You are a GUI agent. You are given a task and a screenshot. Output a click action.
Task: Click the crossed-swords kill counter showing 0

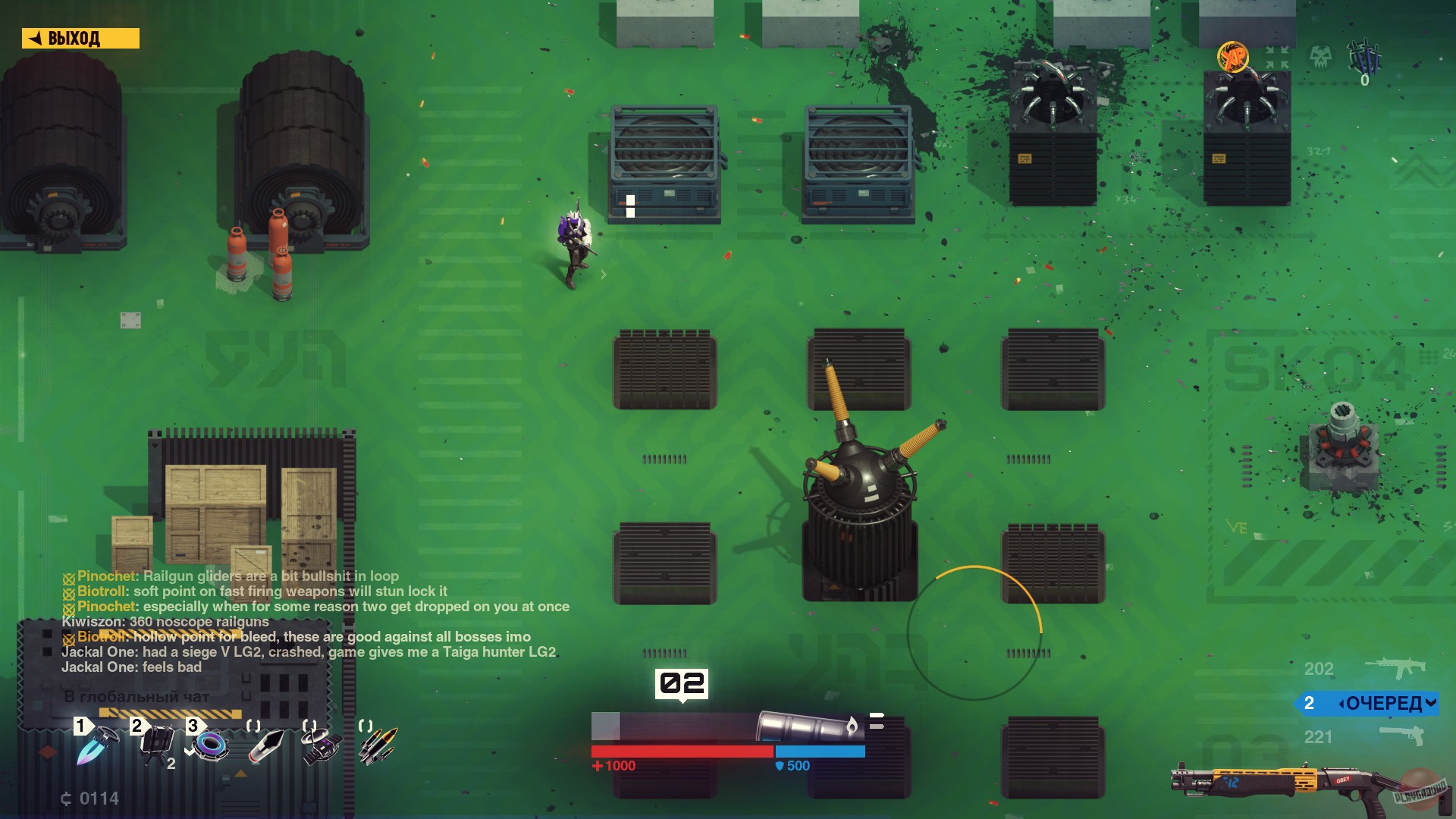pos(1365,57)
